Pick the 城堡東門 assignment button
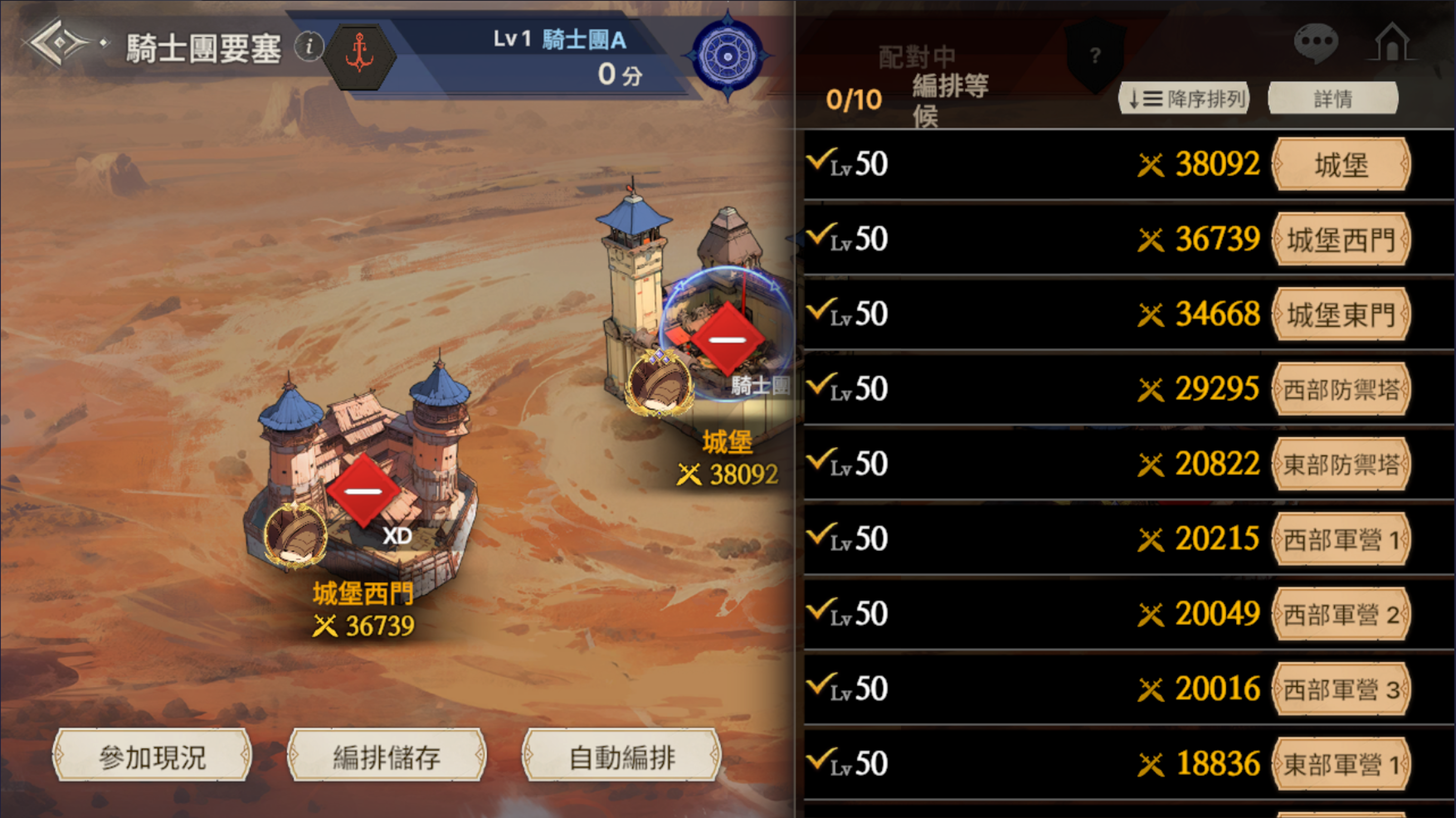The height and width of the screenshot is (818, 1456). [x=1341, y=315]
